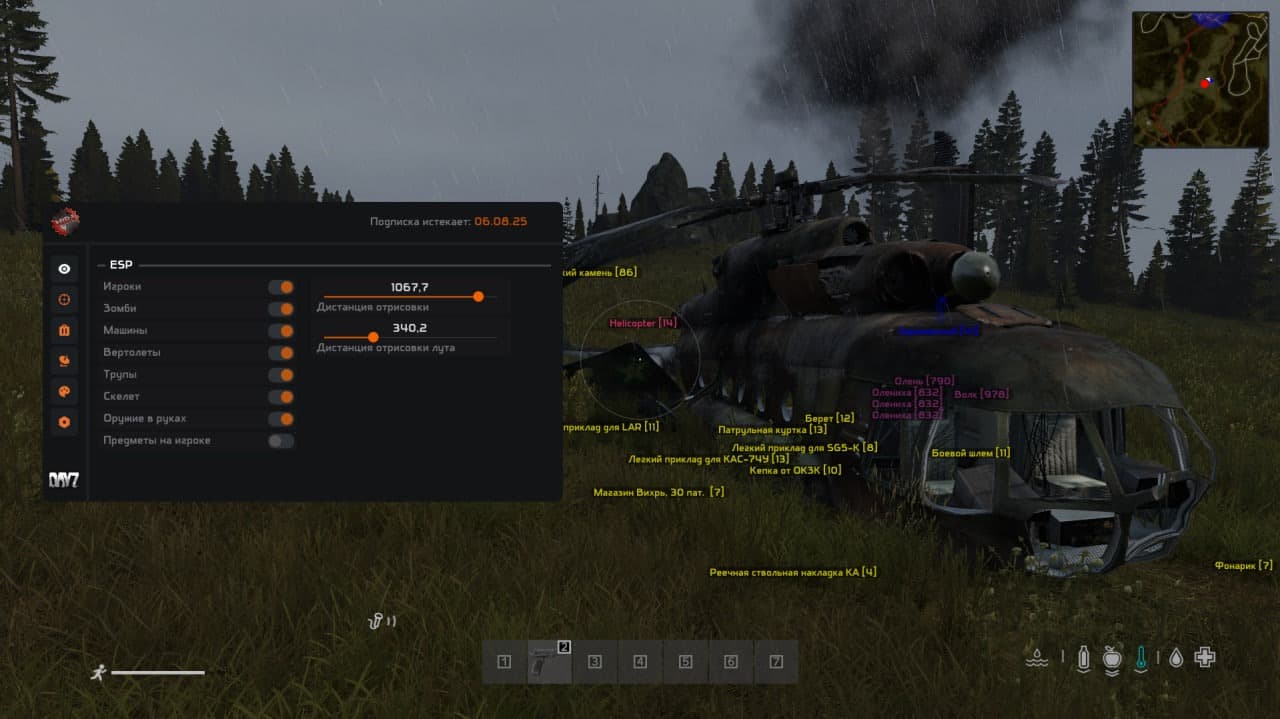Click the minimap in the corner

click(1200, 80)
